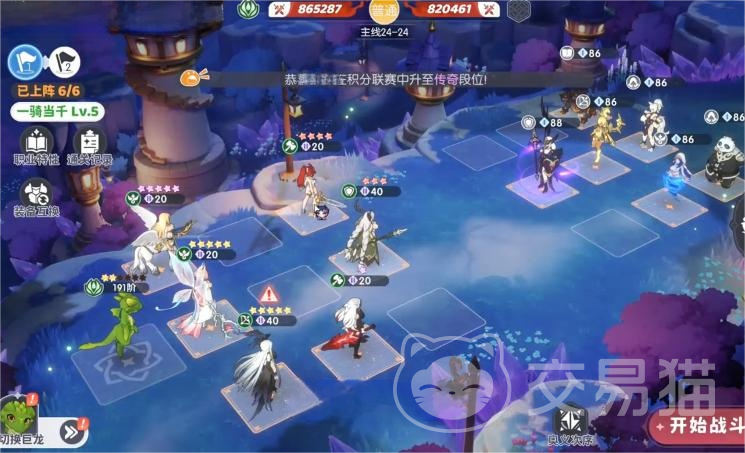Viewport: 745px width, 453px height.
Task: Click the gold 普通 difficulty badge
Action: click(x=383, y=11)
